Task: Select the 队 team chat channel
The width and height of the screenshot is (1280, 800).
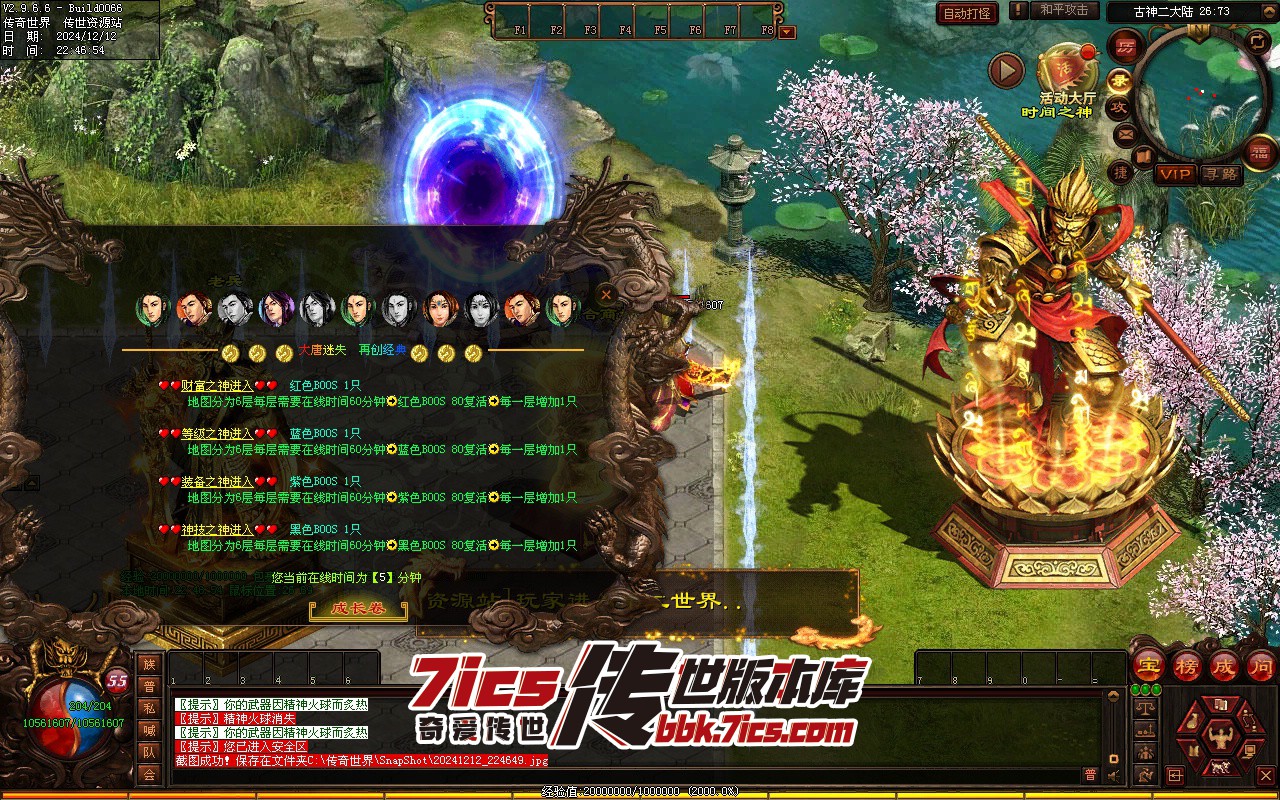Action: point(149,752)
